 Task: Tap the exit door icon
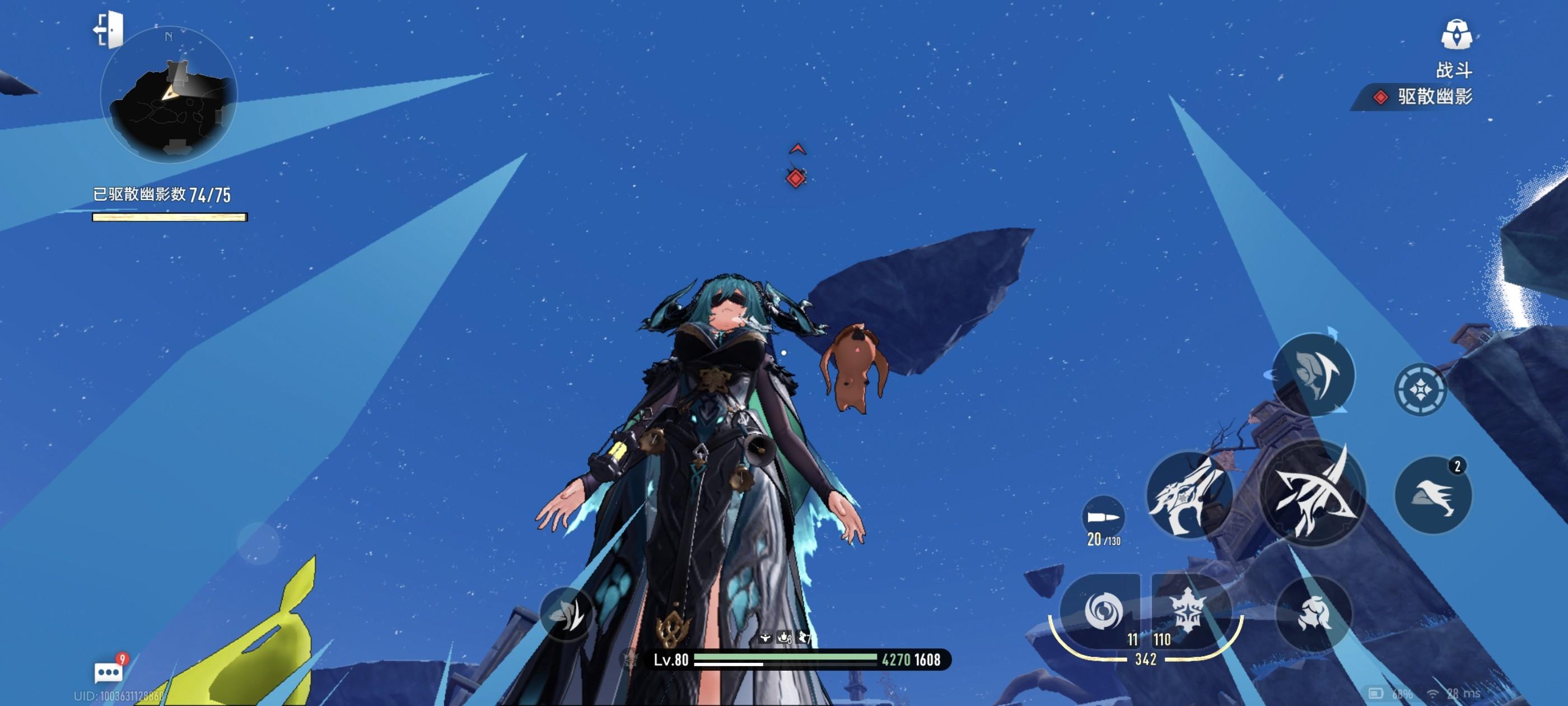[x=110, y=29]
